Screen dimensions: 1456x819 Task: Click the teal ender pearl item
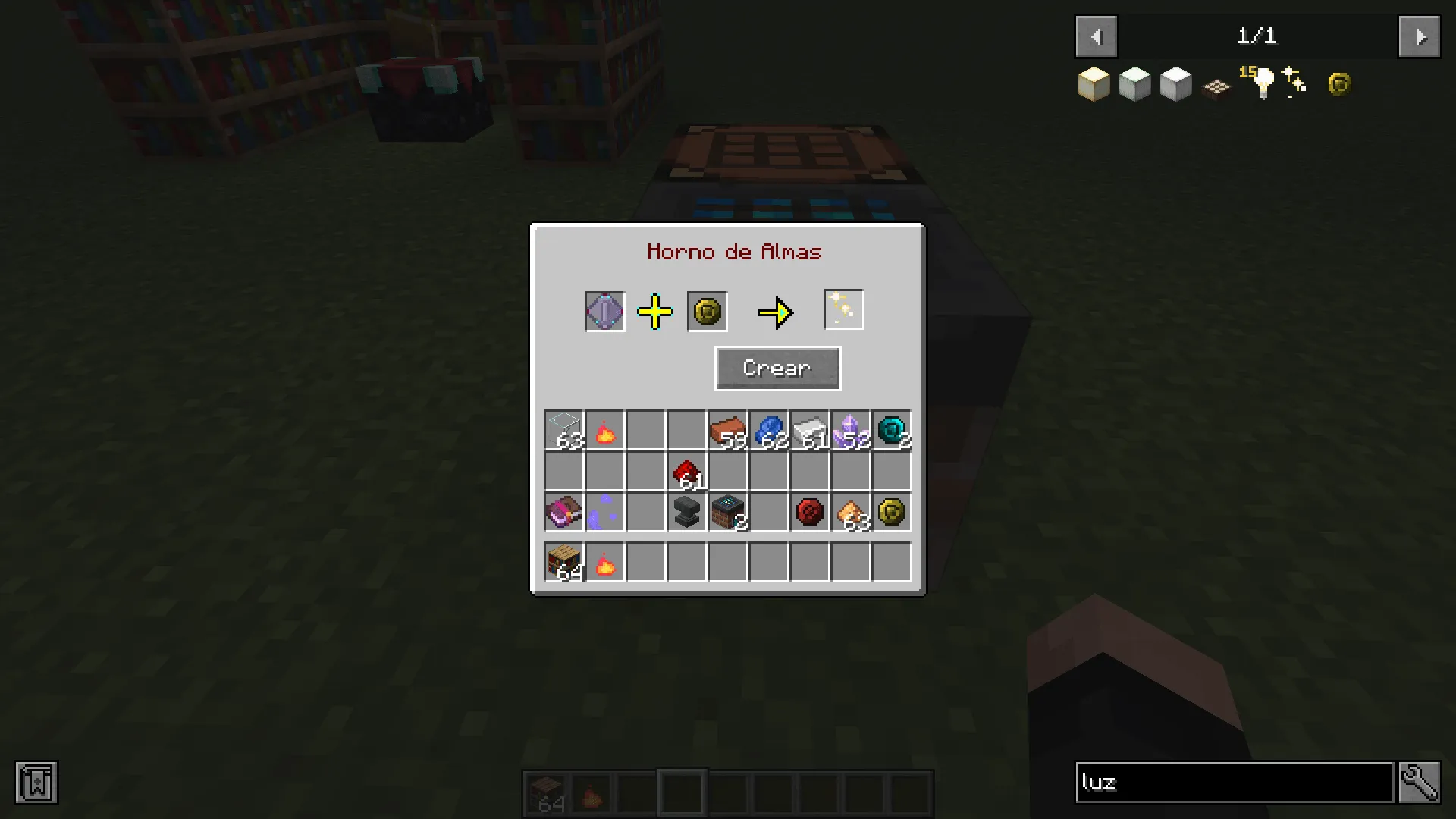[x=892, y=429]
